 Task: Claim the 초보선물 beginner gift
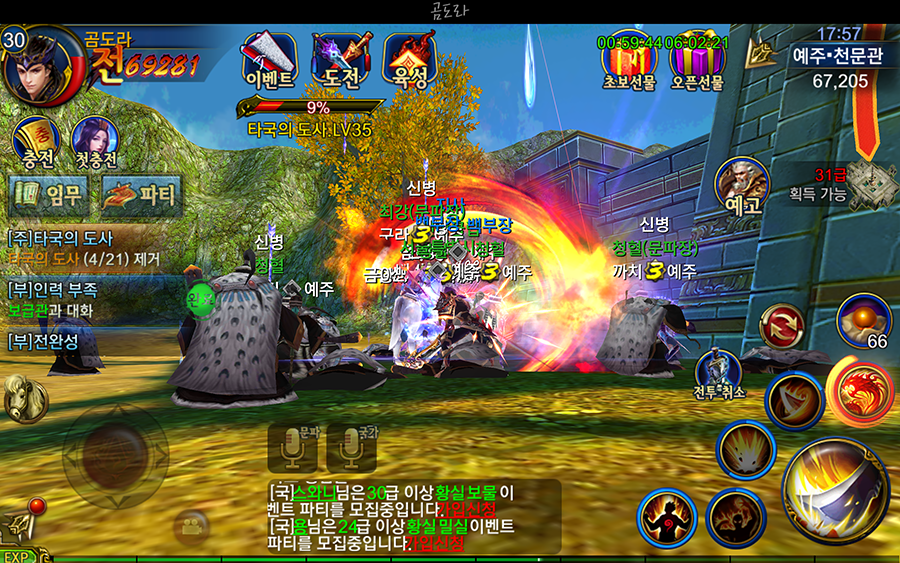(628, 62)
